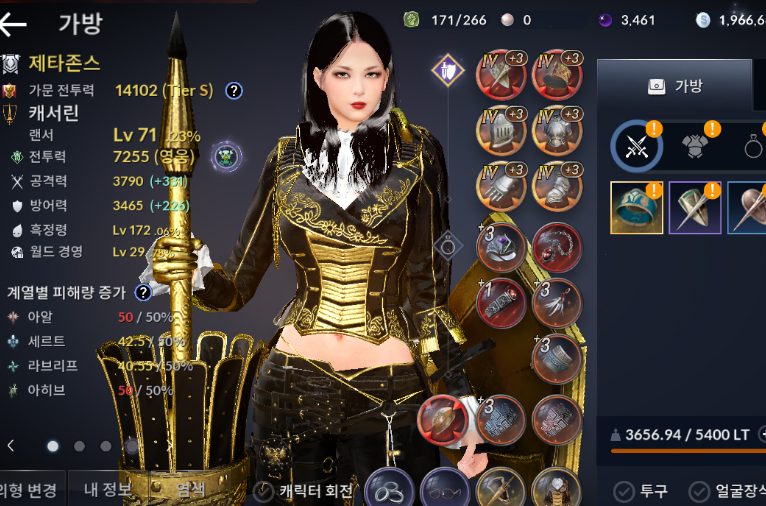This screenshot has width=766, height=506.
Task: Go back using the arrow button
Action: [14, 23]
